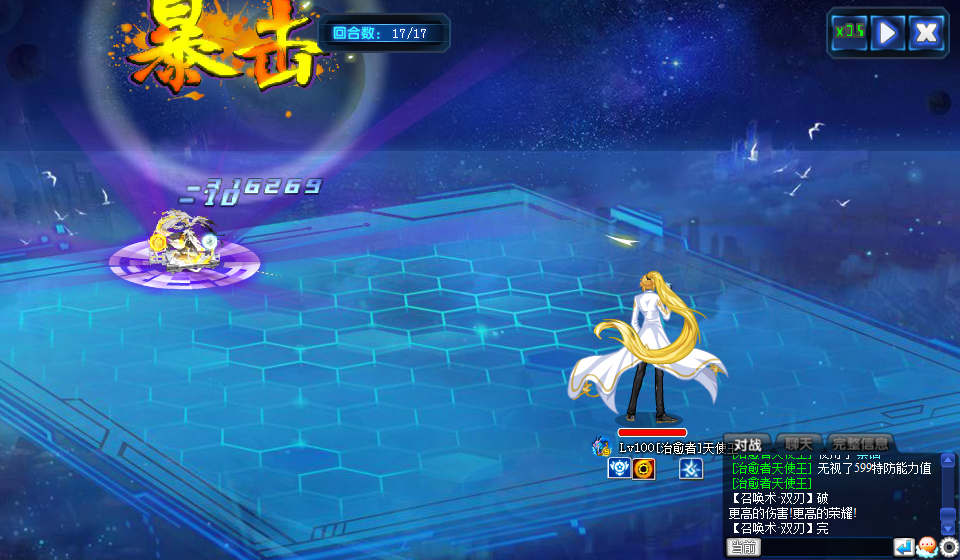960x560 pixels.
Task: Click the chat log scroll-down arrow
Action: point(948,529)
